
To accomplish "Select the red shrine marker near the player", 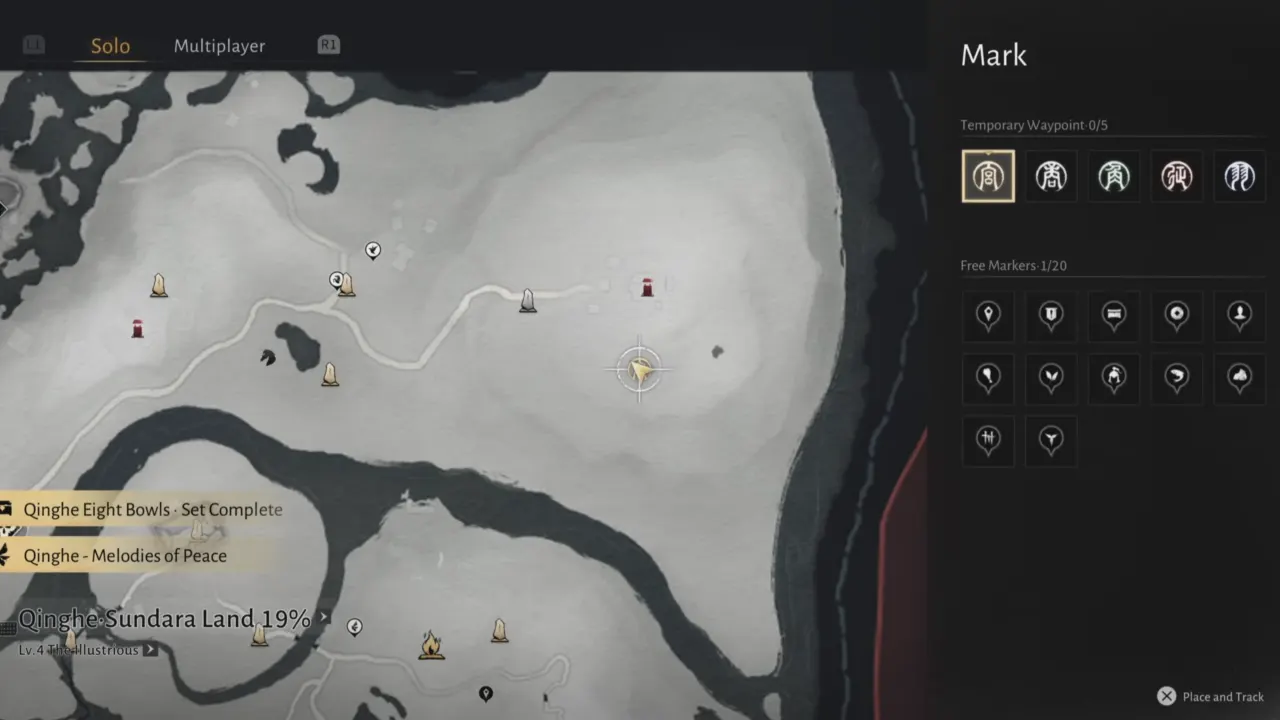I will tap(647, 288).
